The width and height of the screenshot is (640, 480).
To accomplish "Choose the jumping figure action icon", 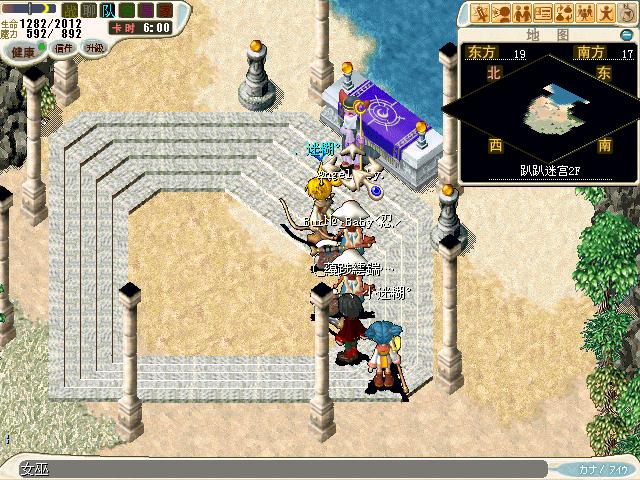I will click(606, 13).
